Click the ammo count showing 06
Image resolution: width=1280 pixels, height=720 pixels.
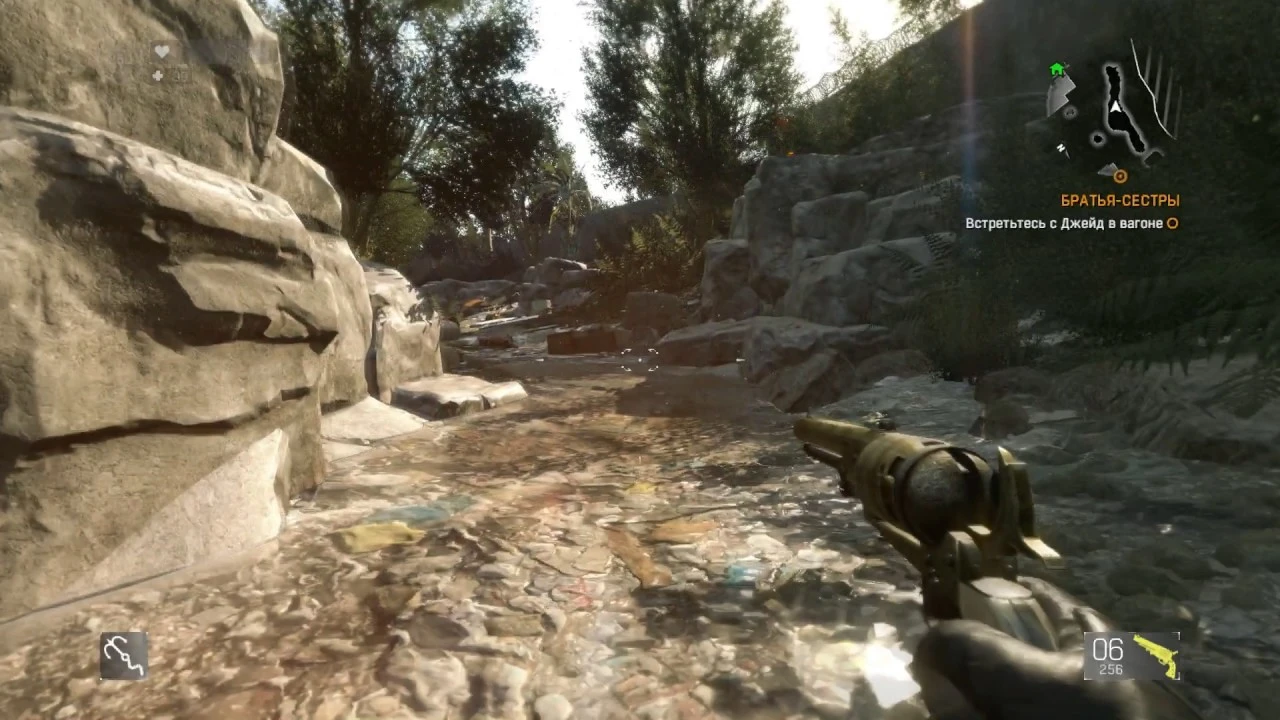point(1107,647)
